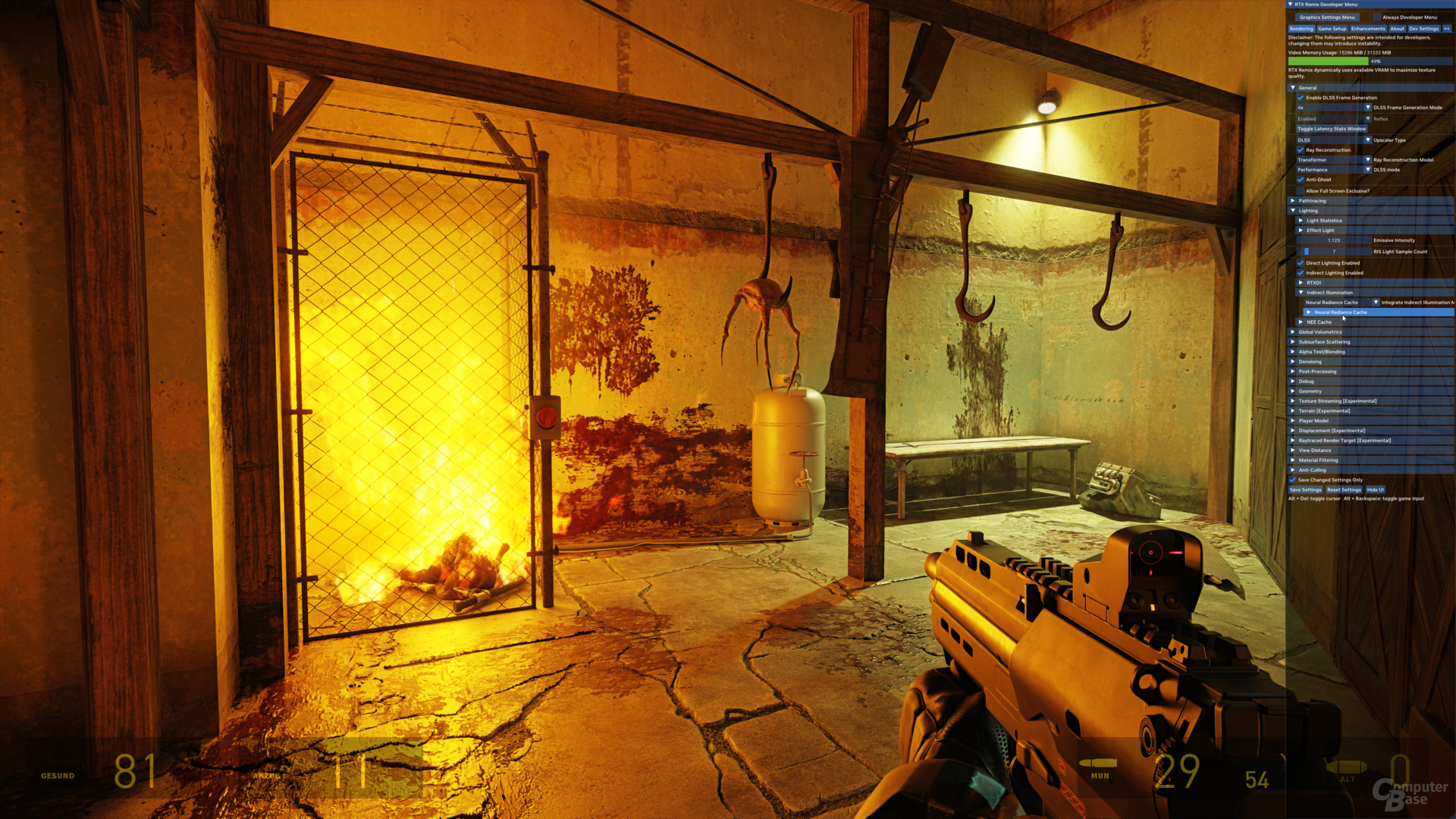Switch to the Game Setup tab
This screenshot has width=1456, height=819.
point(1332,29)
